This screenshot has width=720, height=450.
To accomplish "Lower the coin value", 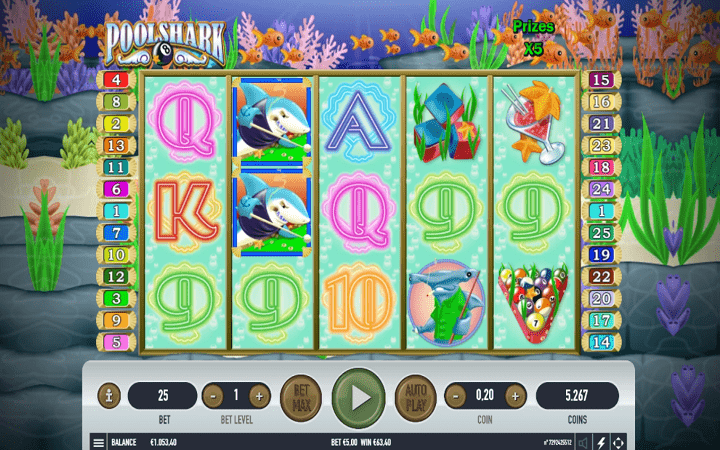I will coord(454,395).
